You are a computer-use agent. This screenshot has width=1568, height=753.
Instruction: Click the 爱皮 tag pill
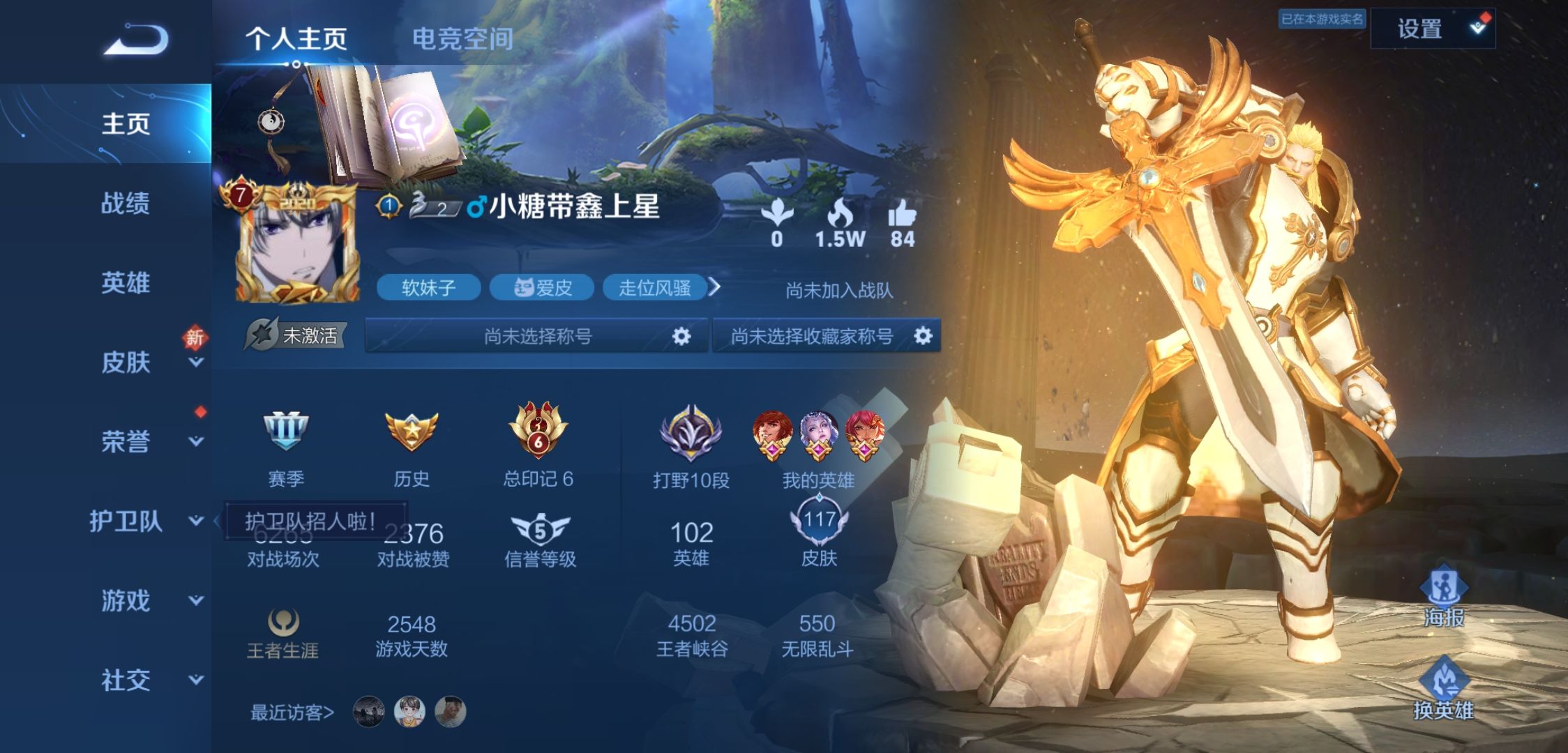543,288
